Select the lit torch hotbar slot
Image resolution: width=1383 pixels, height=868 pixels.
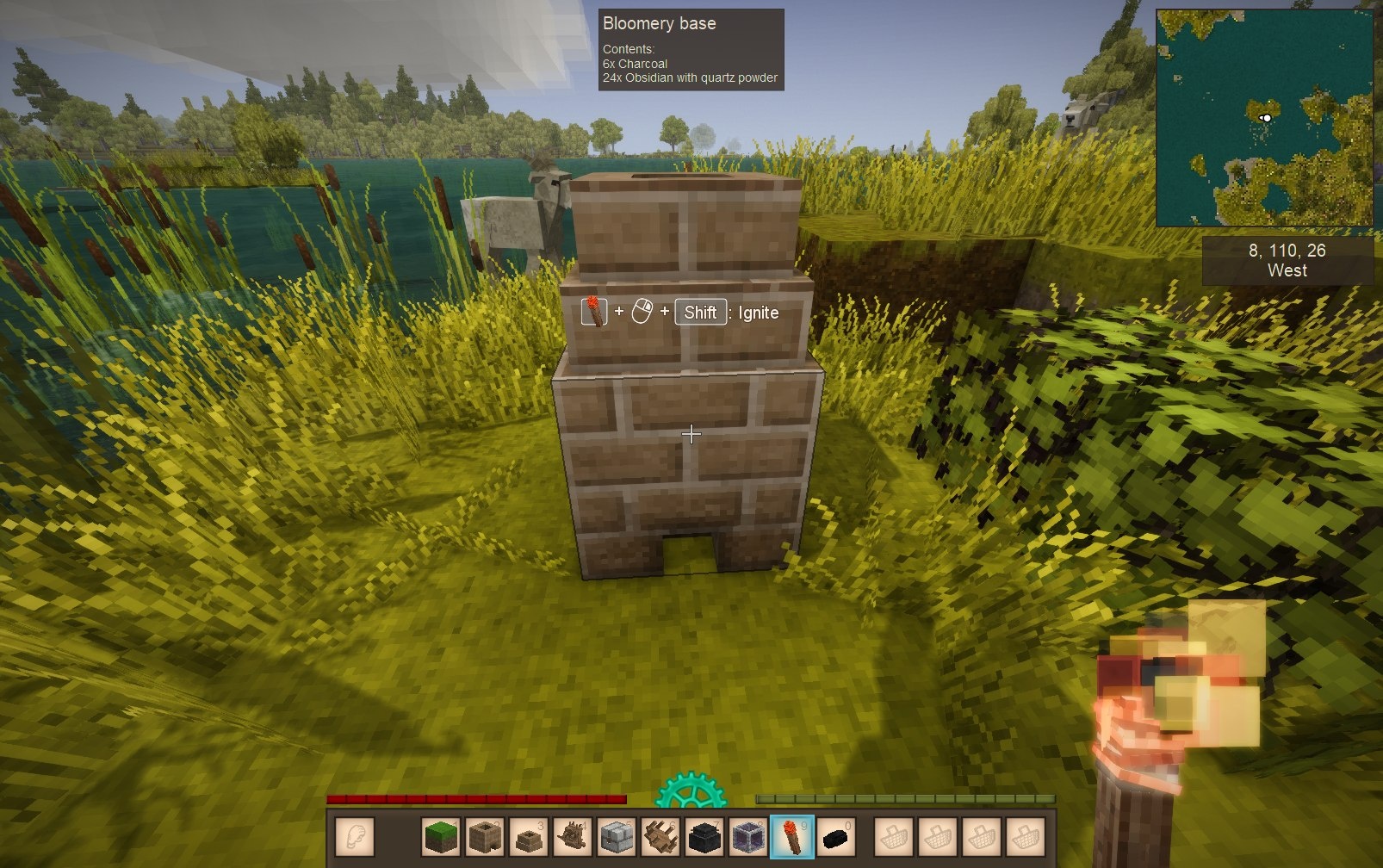pos(791,836)
